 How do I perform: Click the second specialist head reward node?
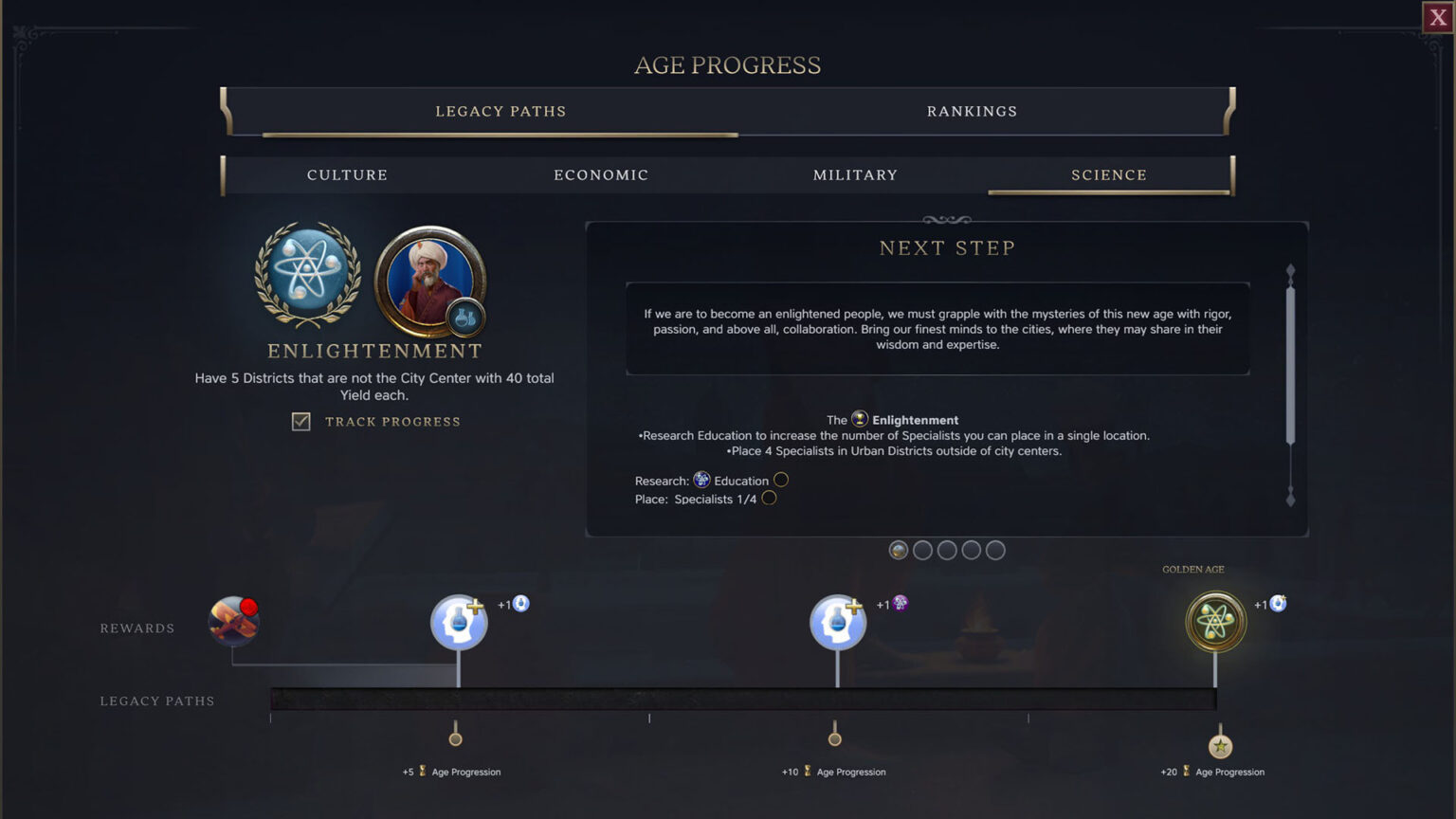tap(837, 621)
